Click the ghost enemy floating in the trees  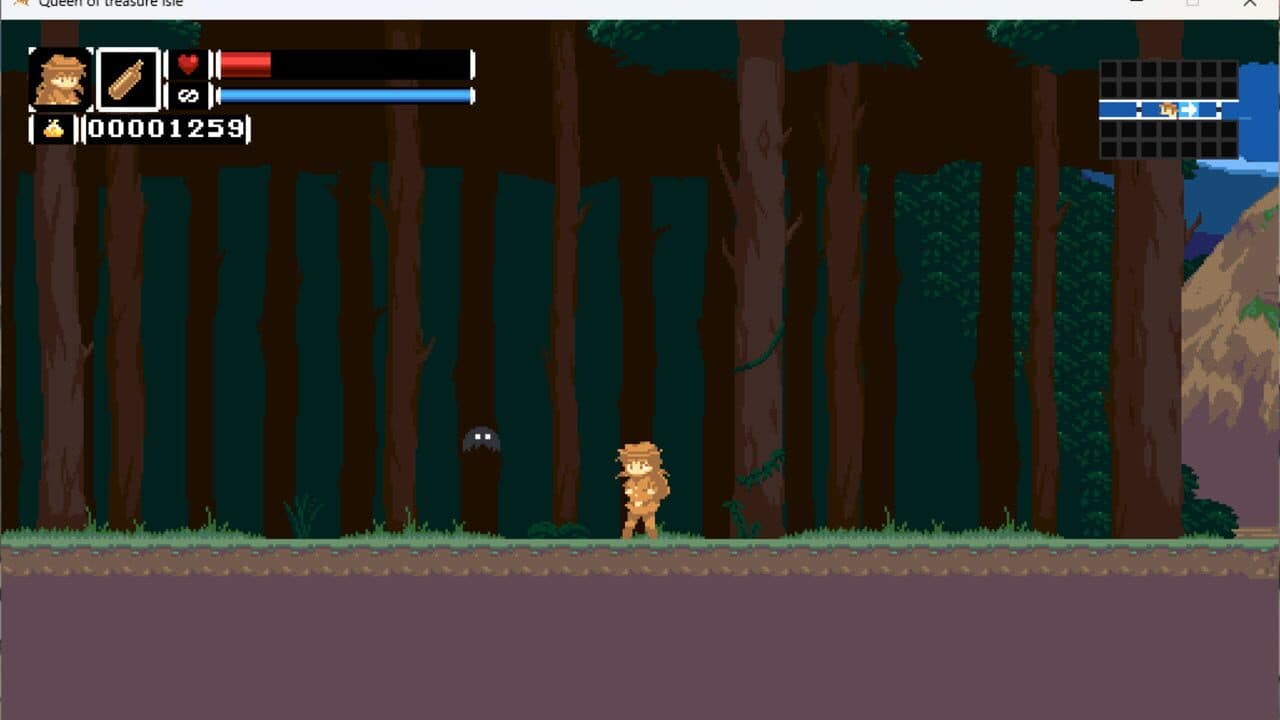[x=482, y=440]
